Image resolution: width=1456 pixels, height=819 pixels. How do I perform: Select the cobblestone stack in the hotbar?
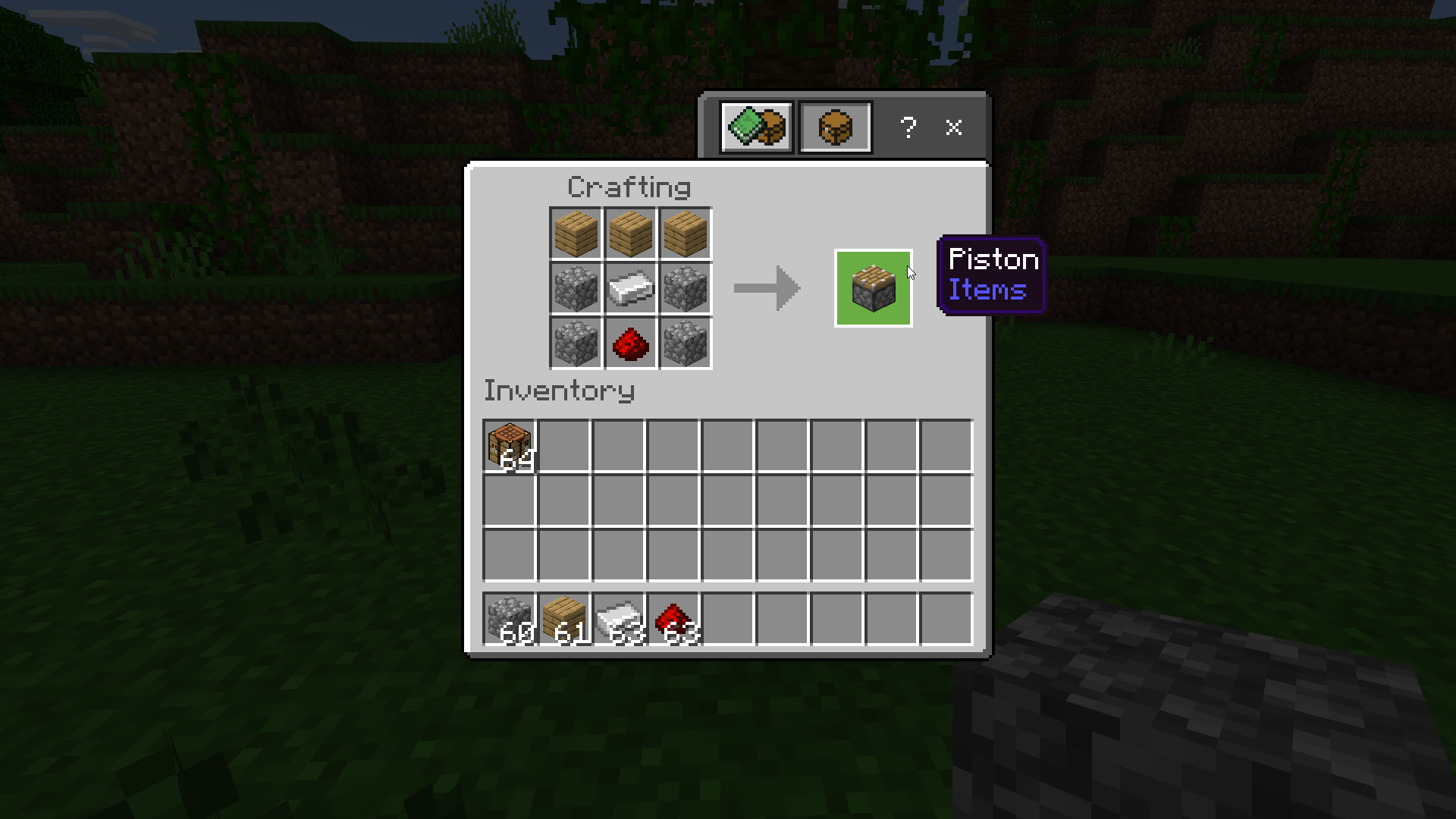[510, 620]
